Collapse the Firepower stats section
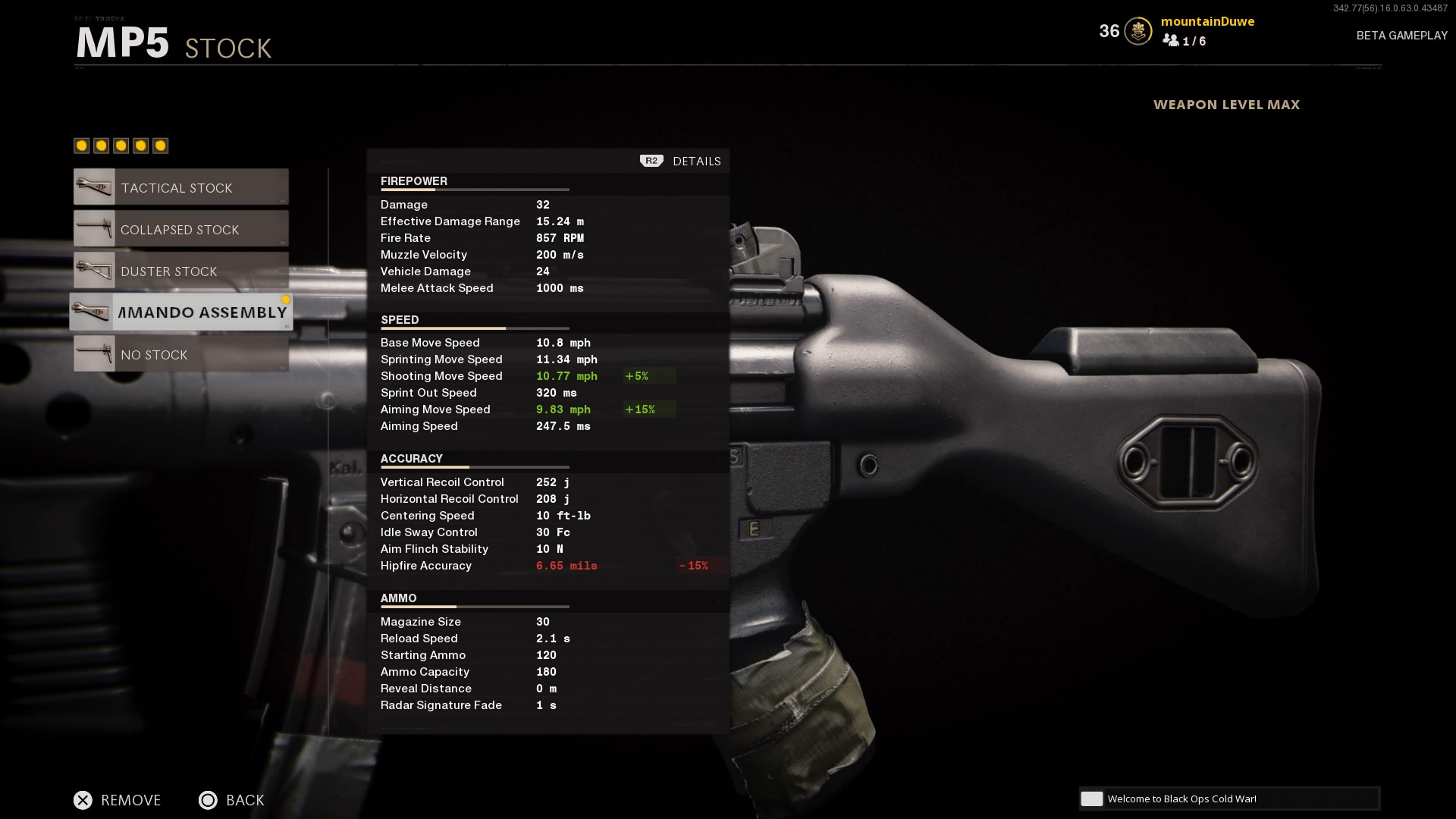This screenshot has width=1456, height=819. point(413,181)
